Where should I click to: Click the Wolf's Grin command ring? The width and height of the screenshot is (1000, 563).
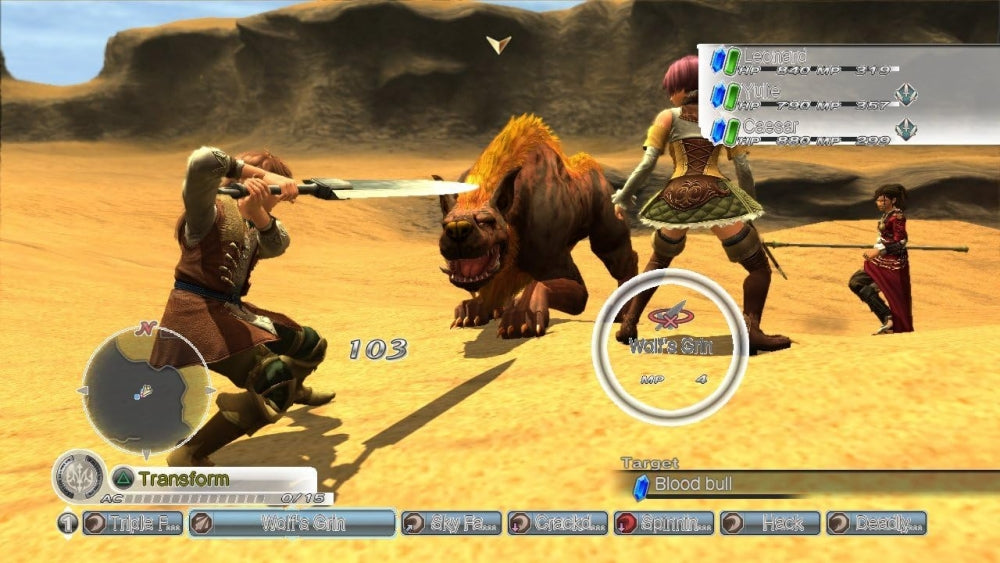670,346
